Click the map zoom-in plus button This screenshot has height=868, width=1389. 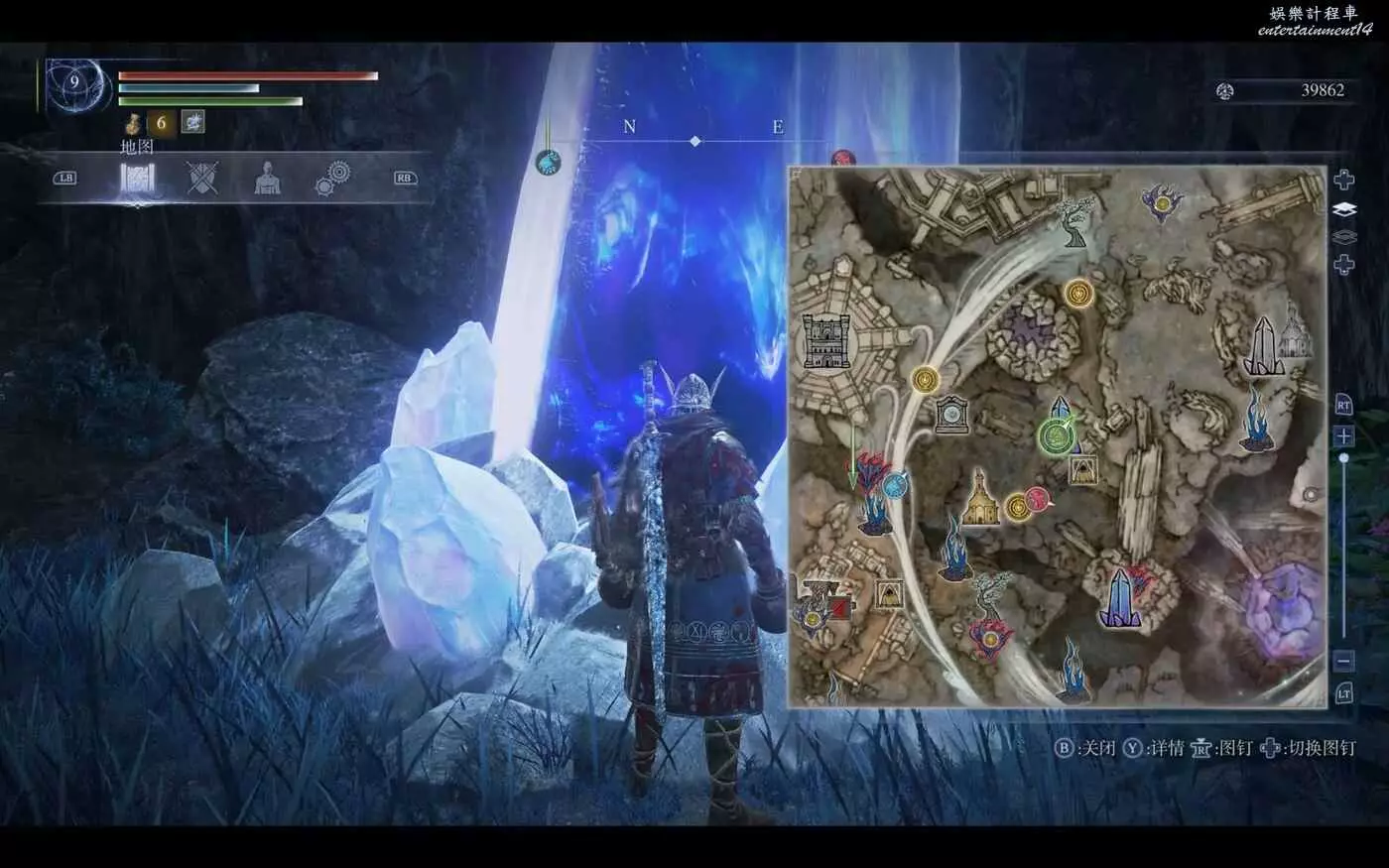pyautogui.click(x=1344, y=436)
